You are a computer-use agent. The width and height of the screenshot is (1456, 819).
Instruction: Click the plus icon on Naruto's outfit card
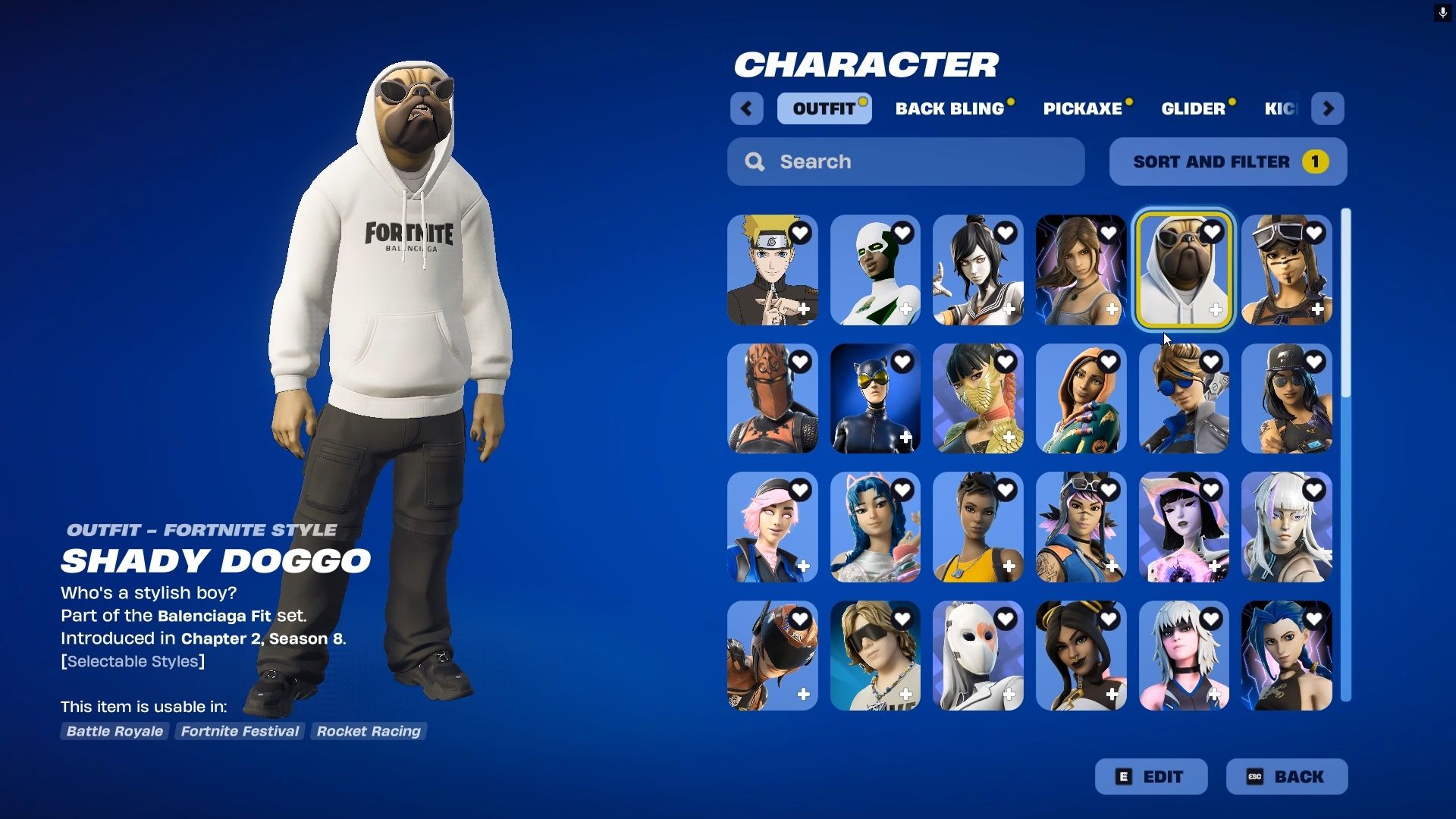click(803, 309)
